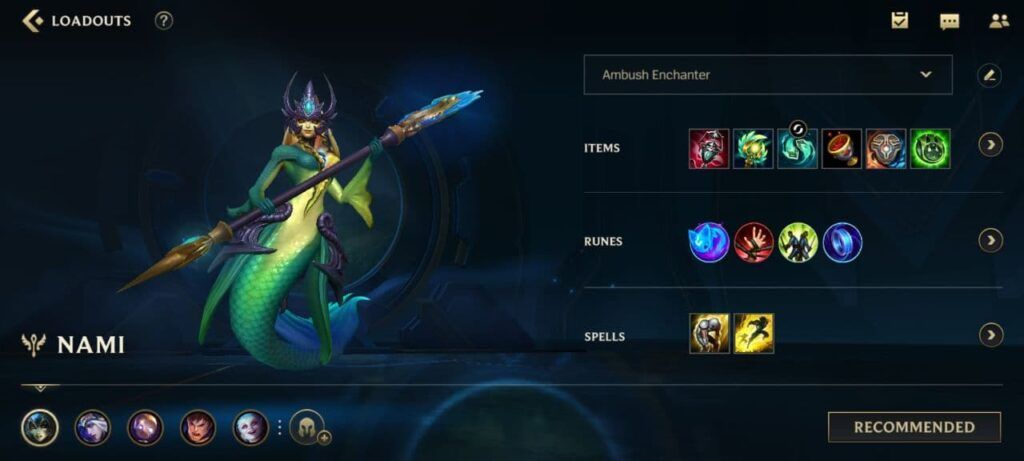The image size is (1024, 461).
Task: Click the Recommended button
Action: (x=914, y=427)
